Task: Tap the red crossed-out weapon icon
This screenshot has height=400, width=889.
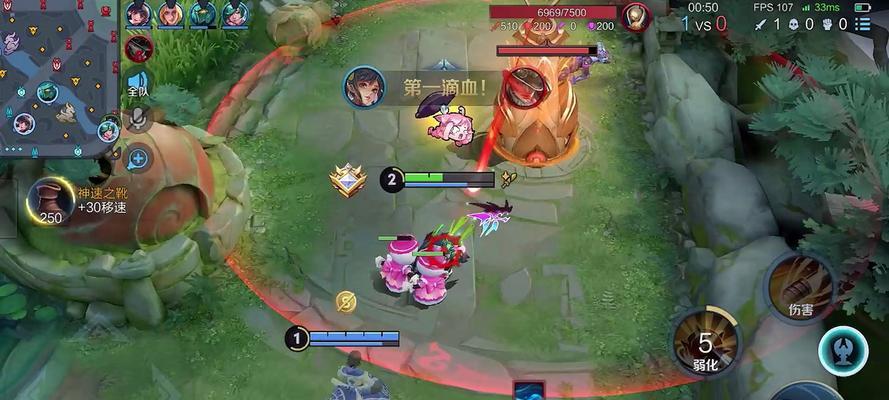Action: point(138,47)
